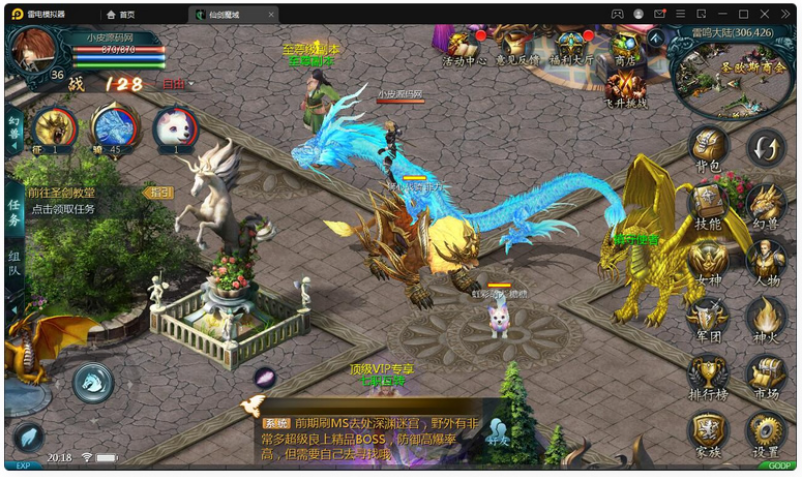
Task: Show the 排行榜 leaderboard
Action: click(x=709, y=376)
